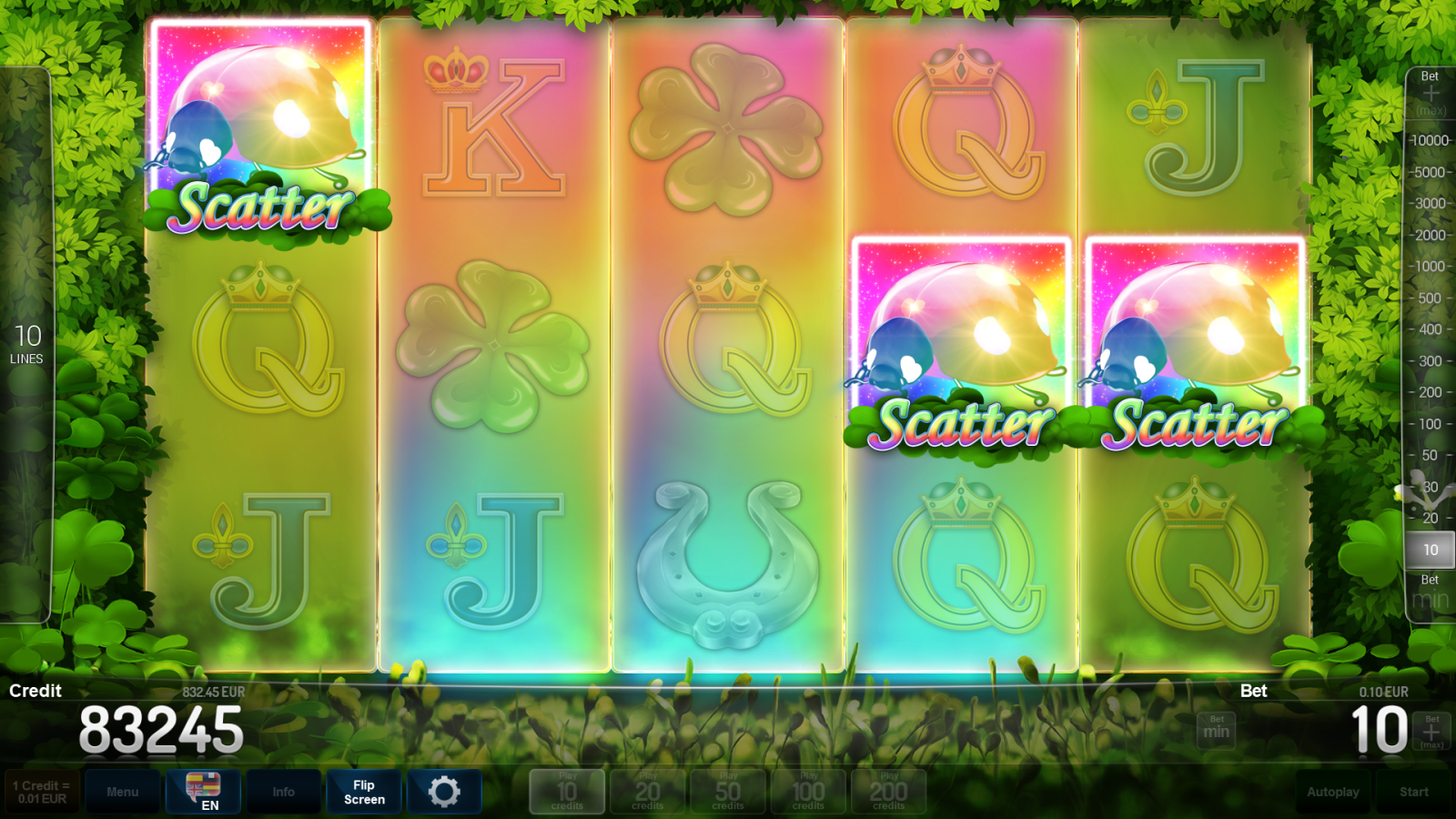Open the Menu
This screenshot has height=819, width=1456.
coord(123,791)
